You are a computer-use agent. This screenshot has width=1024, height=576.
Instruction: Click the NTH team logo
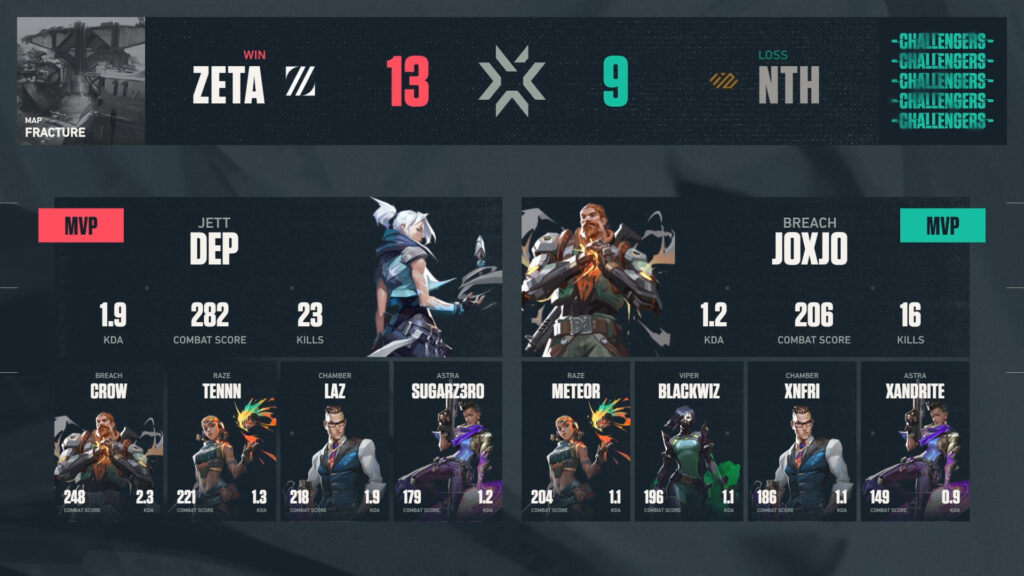(723, 82)
